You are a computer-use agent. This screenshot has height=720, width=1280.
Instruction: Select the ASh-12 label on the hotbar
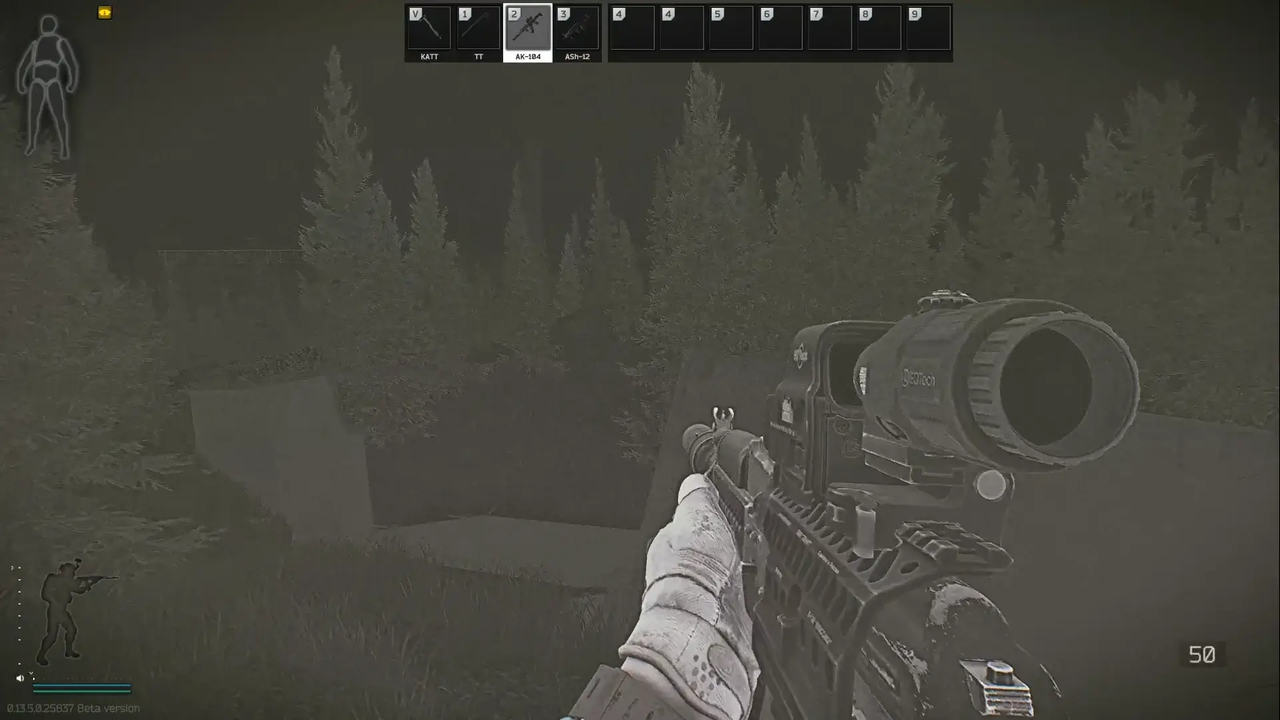coord(577,56)
